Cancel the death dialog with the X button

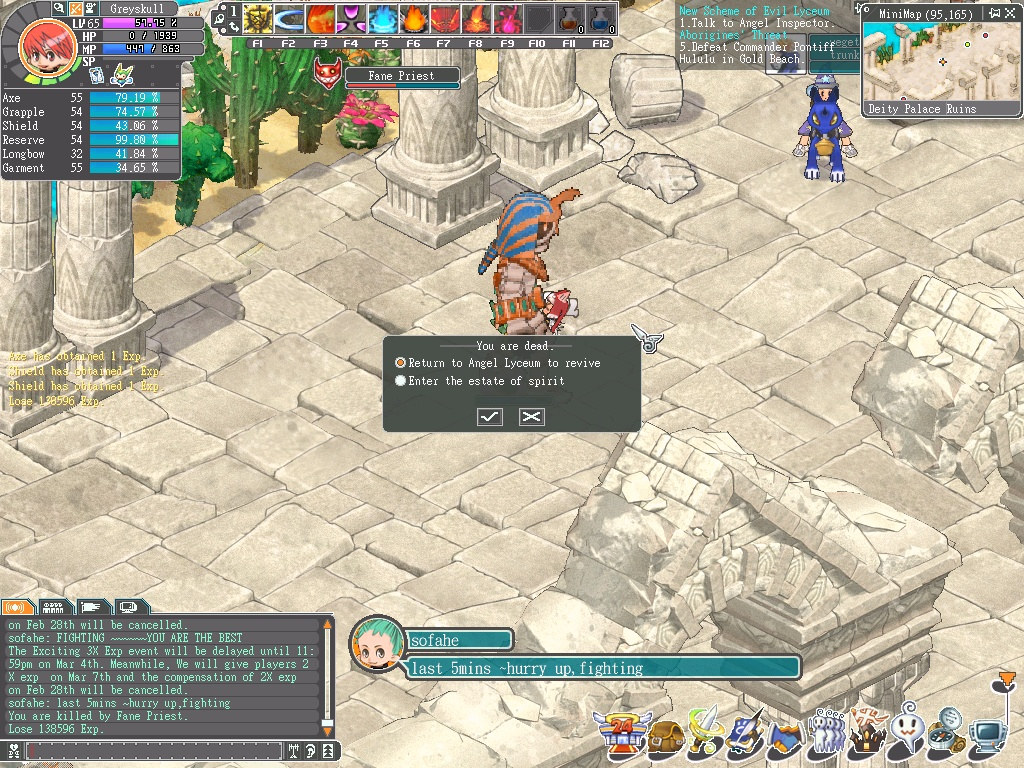tap(532, 416)
